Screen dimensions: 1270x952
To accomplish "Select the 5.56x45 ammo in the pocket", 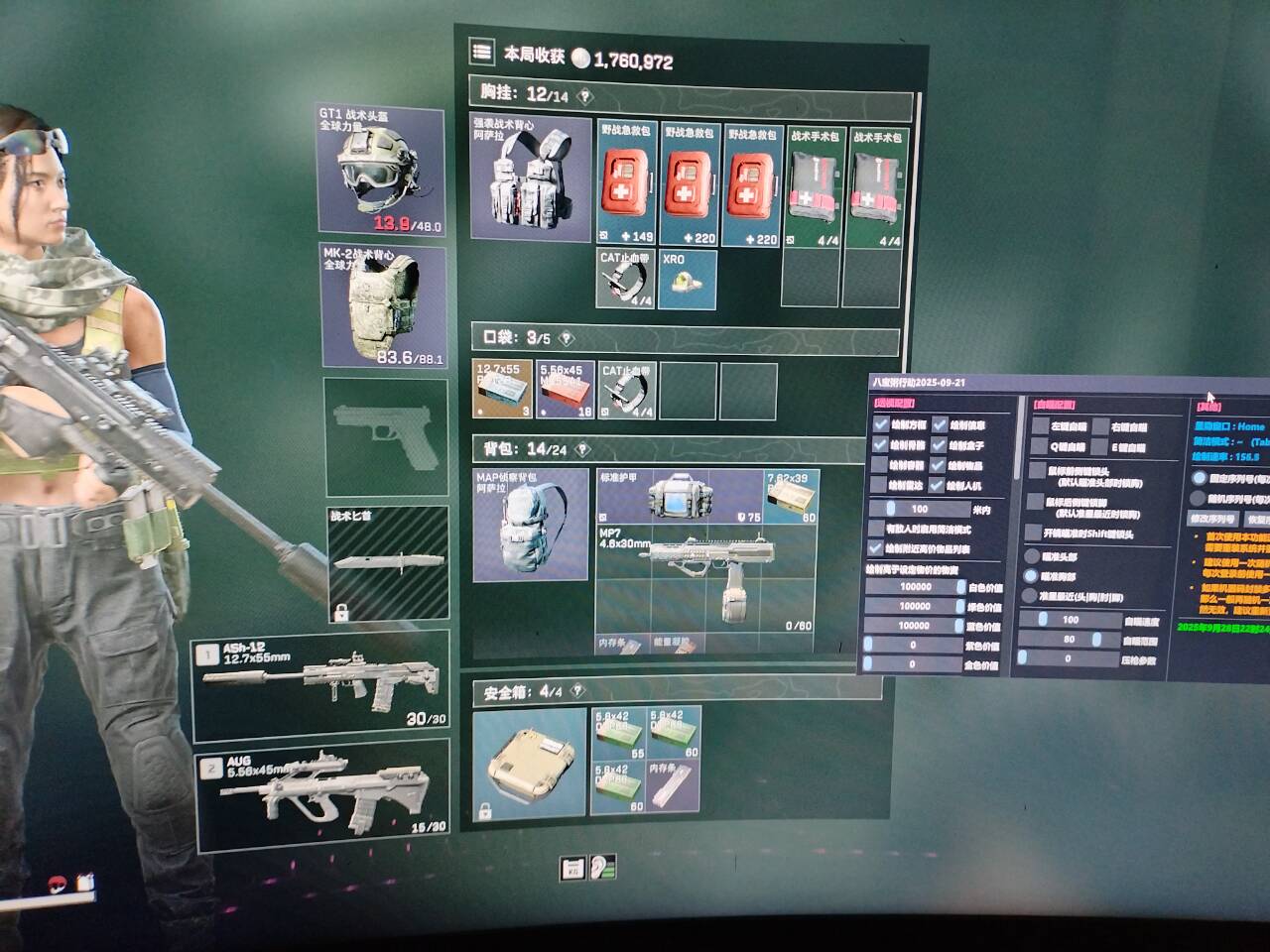I will 565,390.
